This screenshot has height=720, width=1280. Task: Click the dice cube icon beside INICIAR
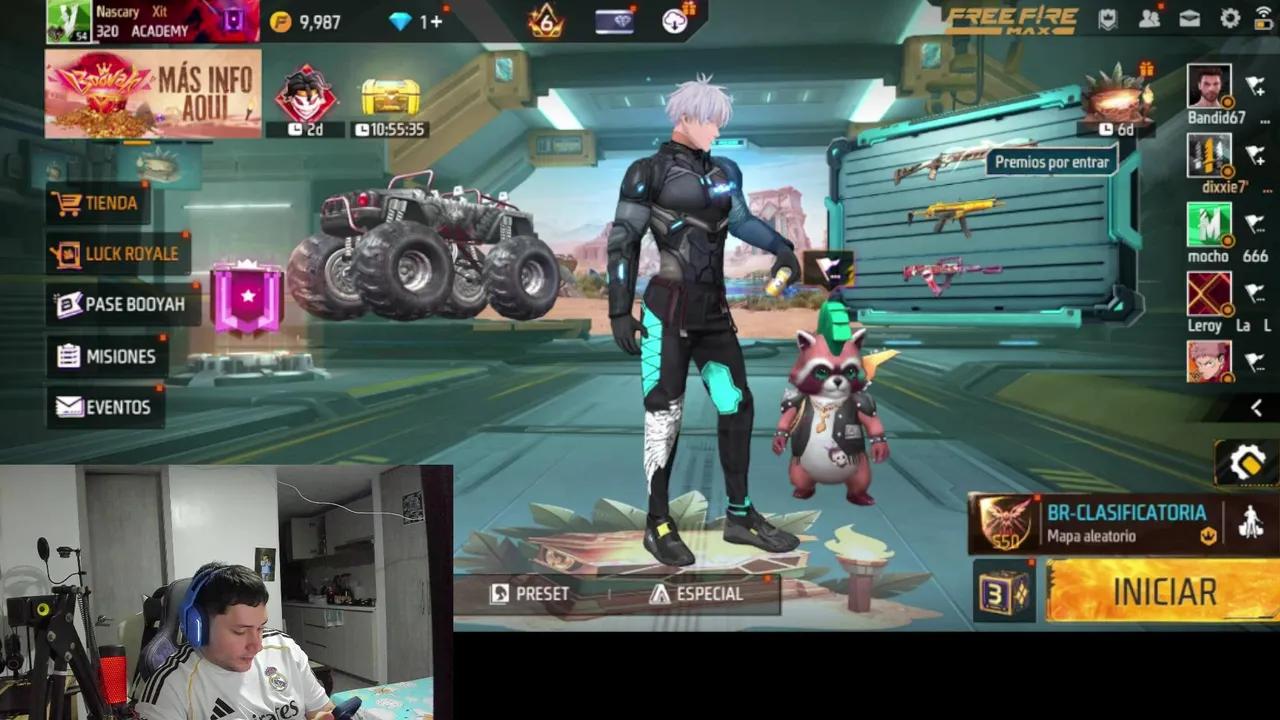(x=1004, y=590)
